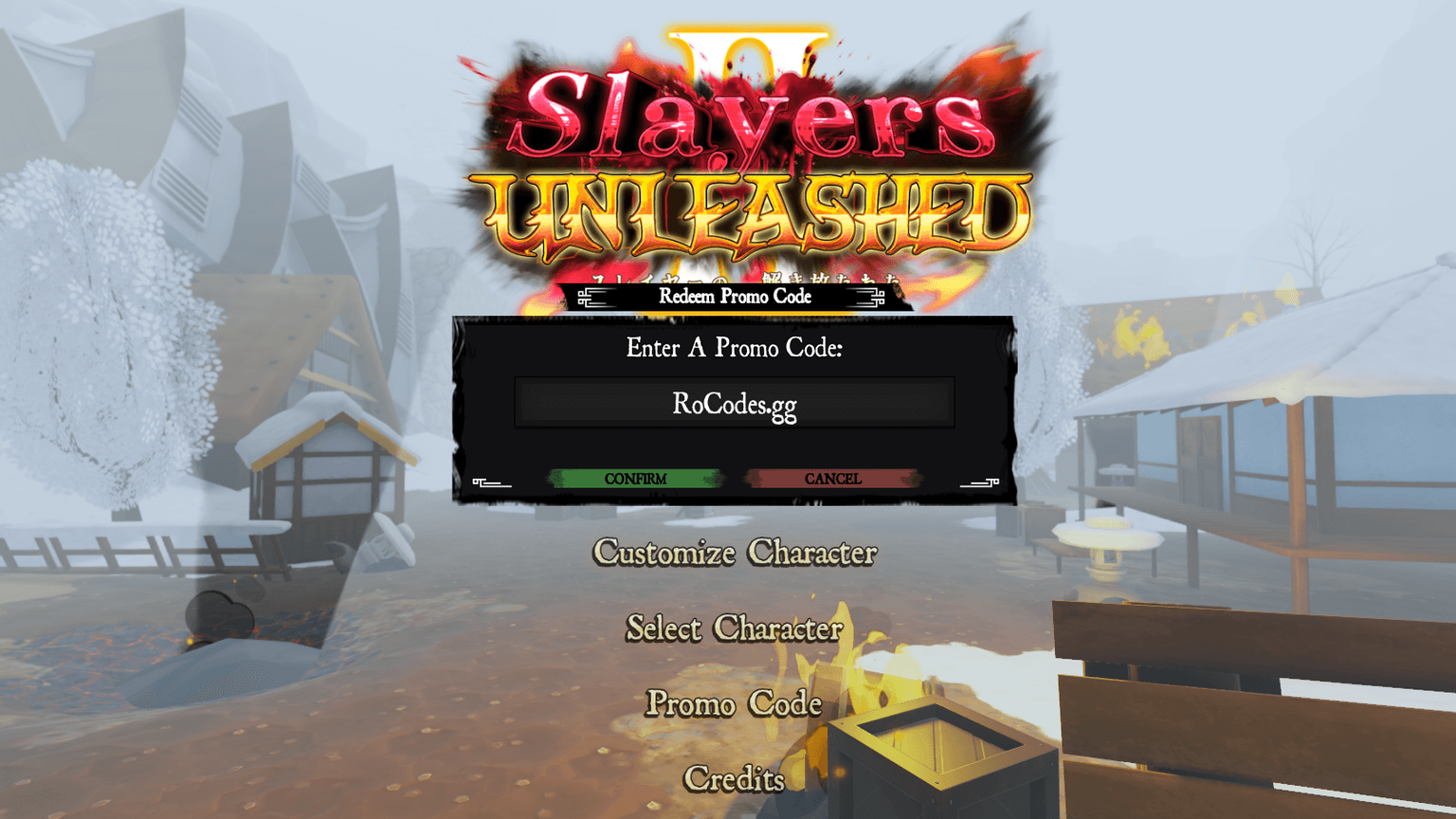Click the Enter A Promo Code label
The height and width of the screenshot is (819, 1456).
734,348
